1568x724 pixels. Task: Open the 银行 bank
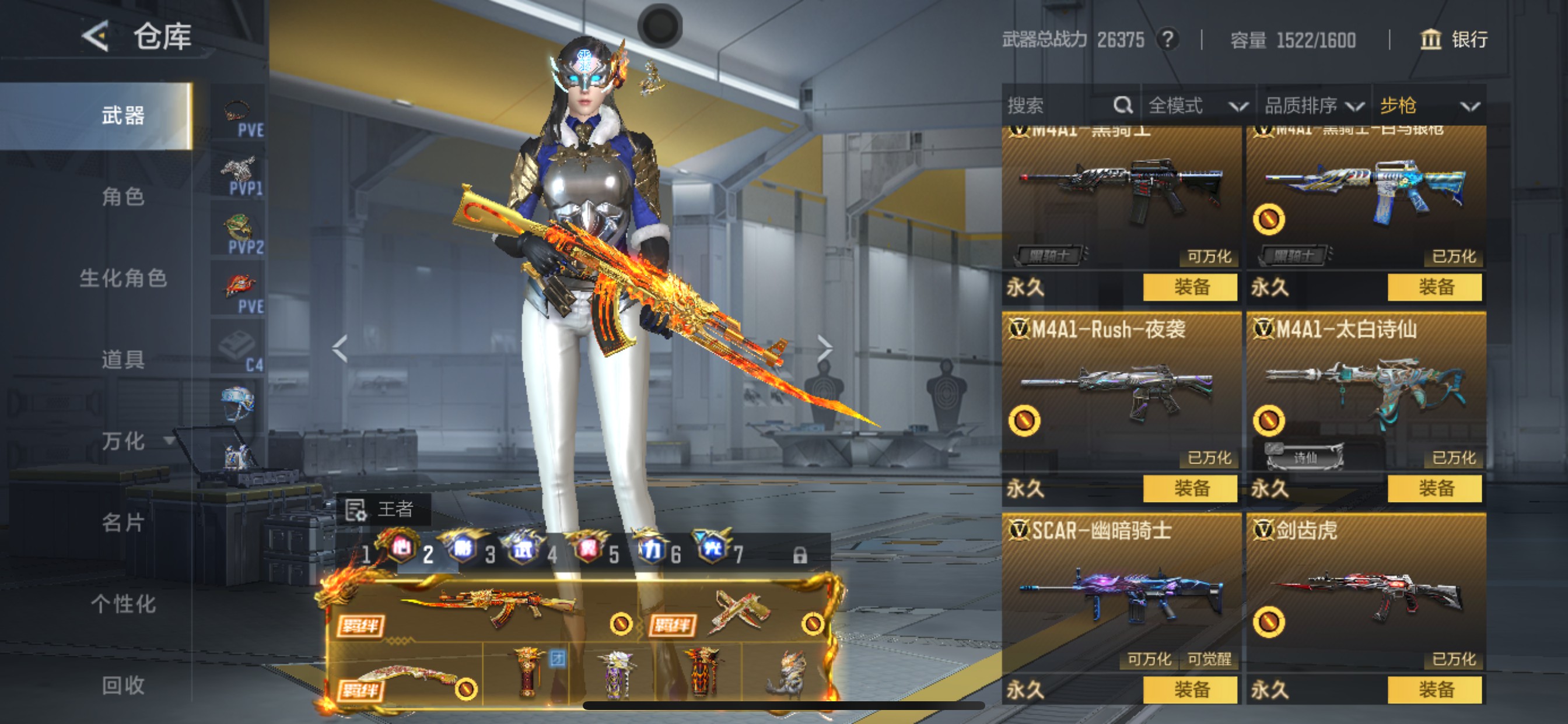pyautogui.click(x=1454, y=40)
